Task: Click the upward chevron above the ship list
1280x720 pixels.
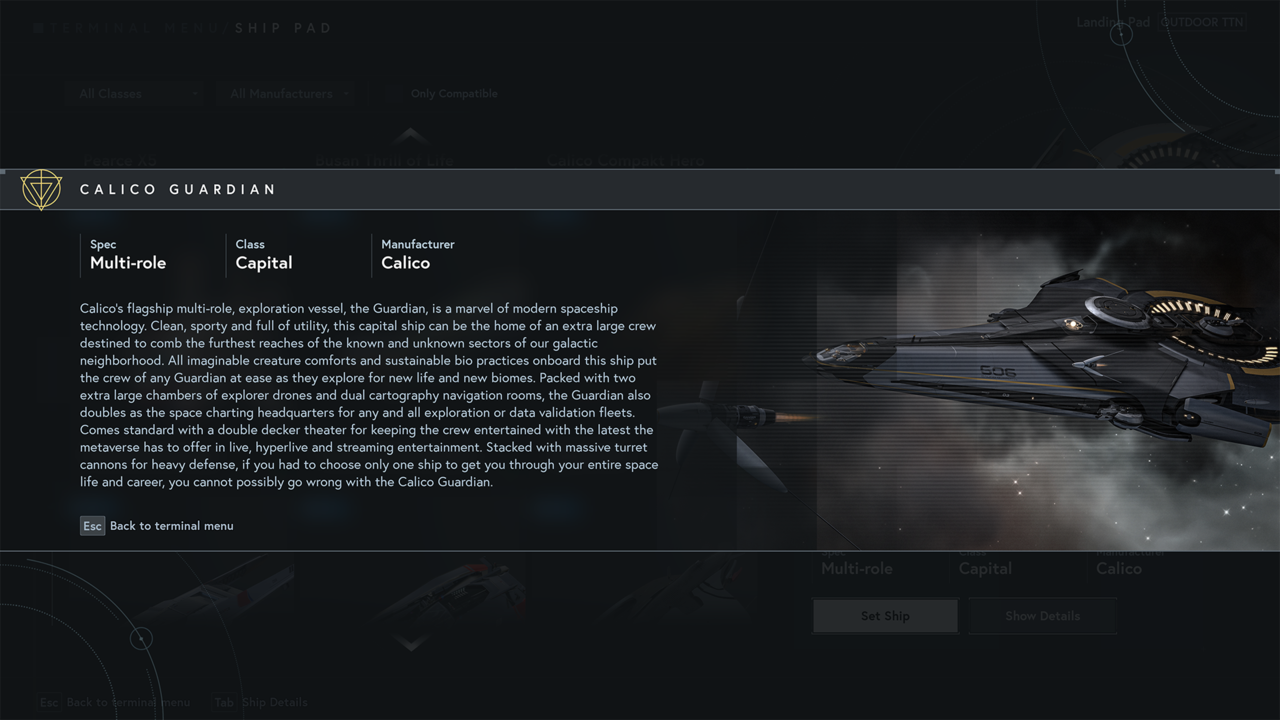Action: click(410, 135)
